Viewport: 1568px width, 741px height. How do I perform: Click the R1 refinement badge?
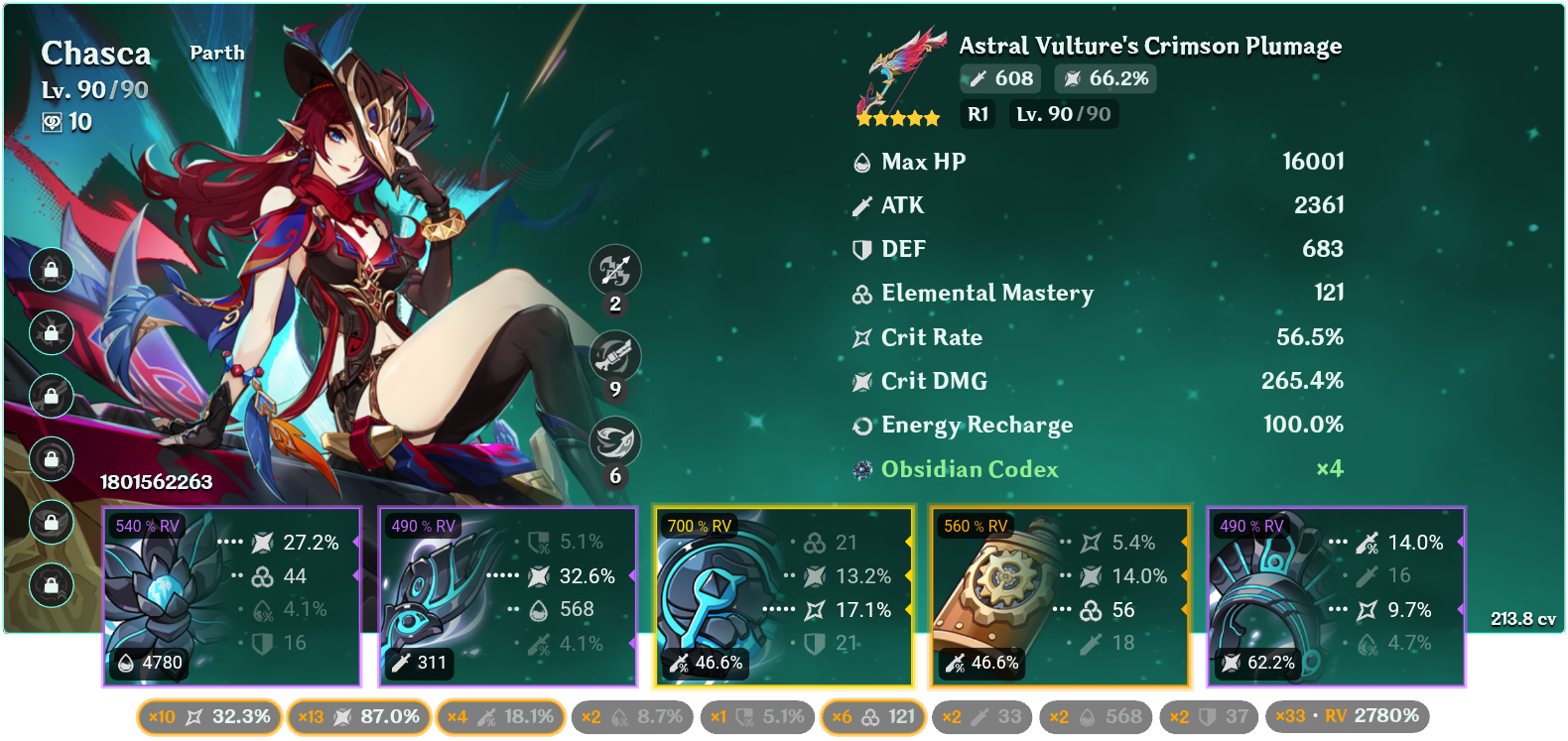977,114
